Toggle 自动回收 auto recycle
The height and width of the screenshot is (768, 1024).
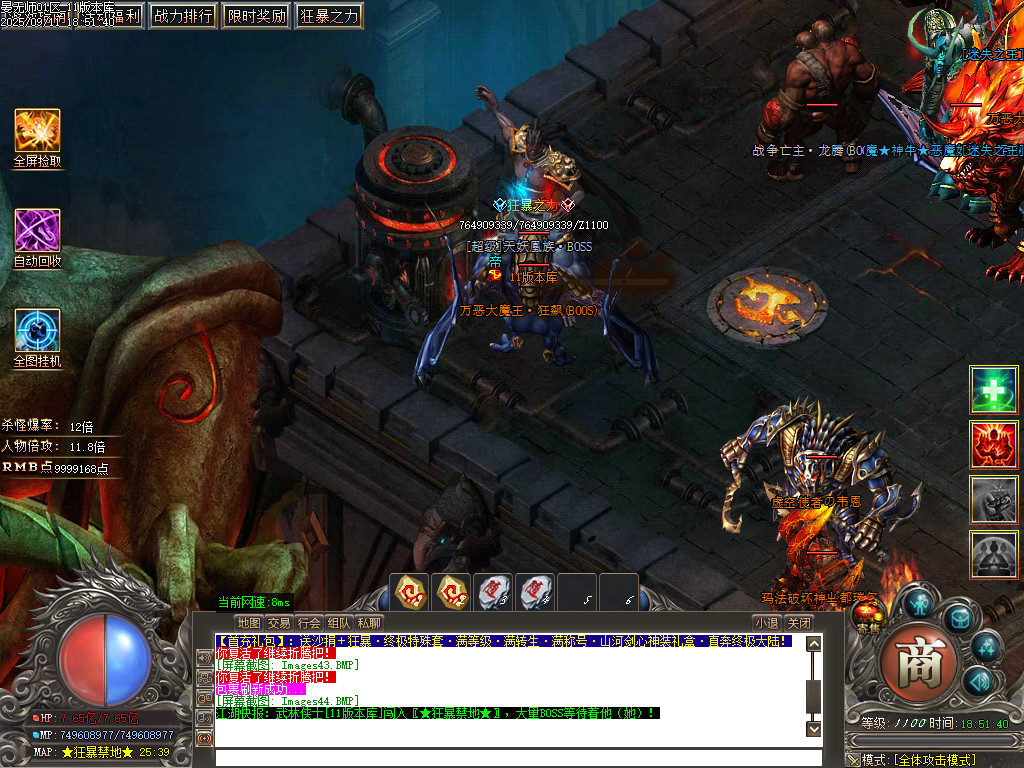pyautogui.click(x=37, y=231)
